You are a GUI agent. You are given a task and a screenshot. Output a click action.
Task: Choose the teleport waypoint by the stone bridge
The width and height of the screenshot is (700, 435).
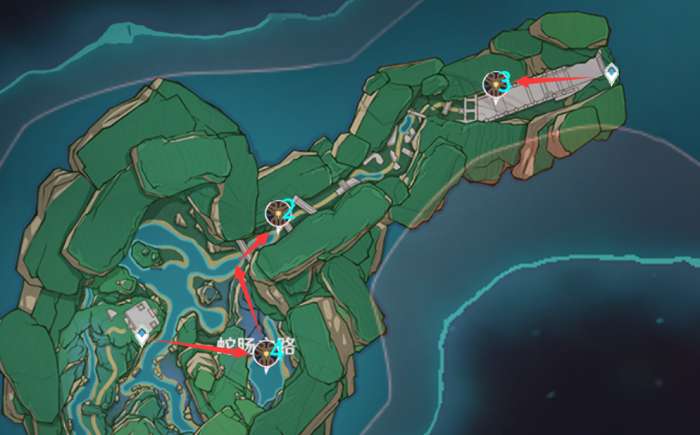click(x=610, y=72)
